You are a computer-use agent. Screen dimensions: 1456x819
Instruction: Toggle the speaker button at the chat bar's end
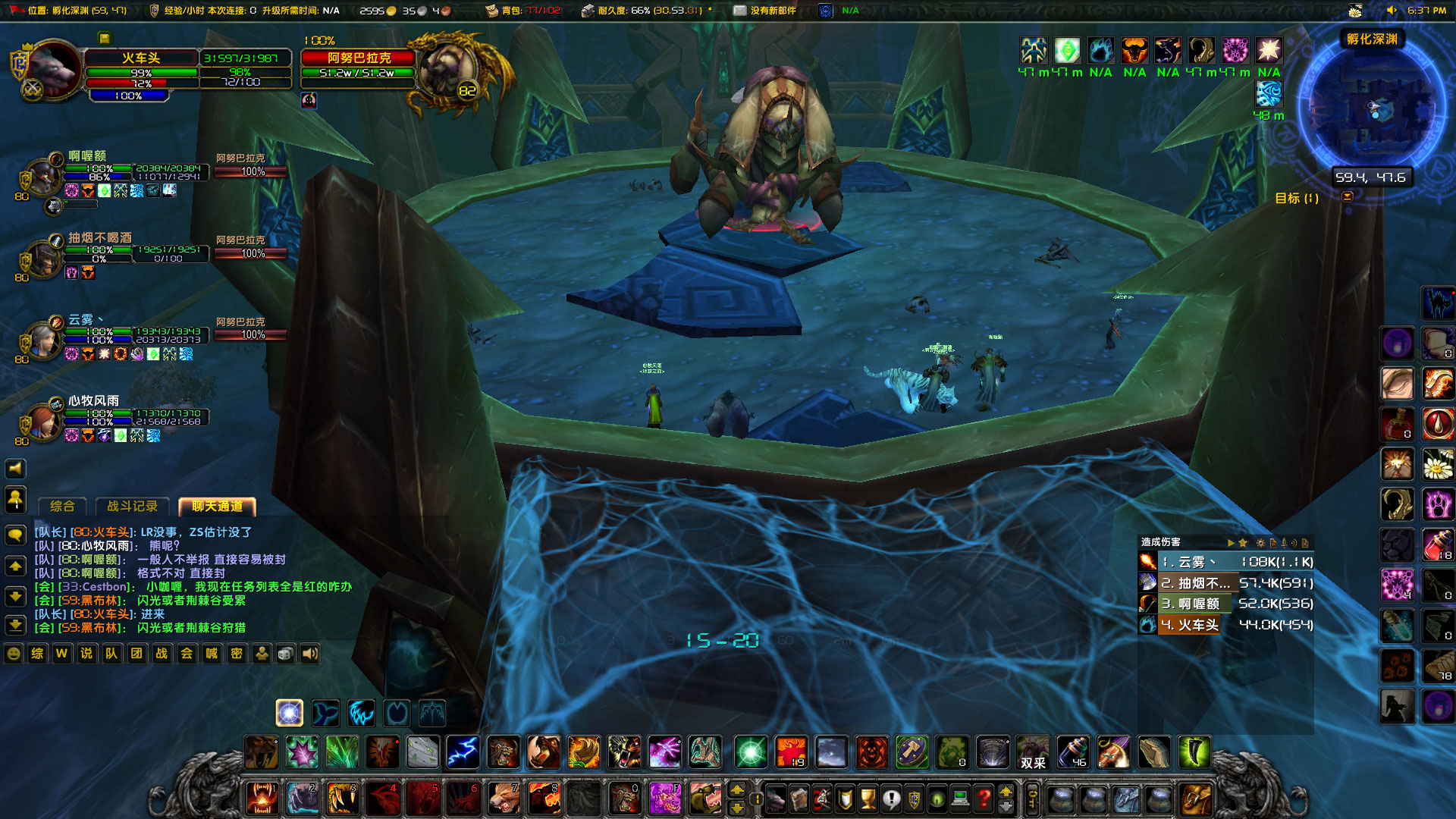pos(310,654)
